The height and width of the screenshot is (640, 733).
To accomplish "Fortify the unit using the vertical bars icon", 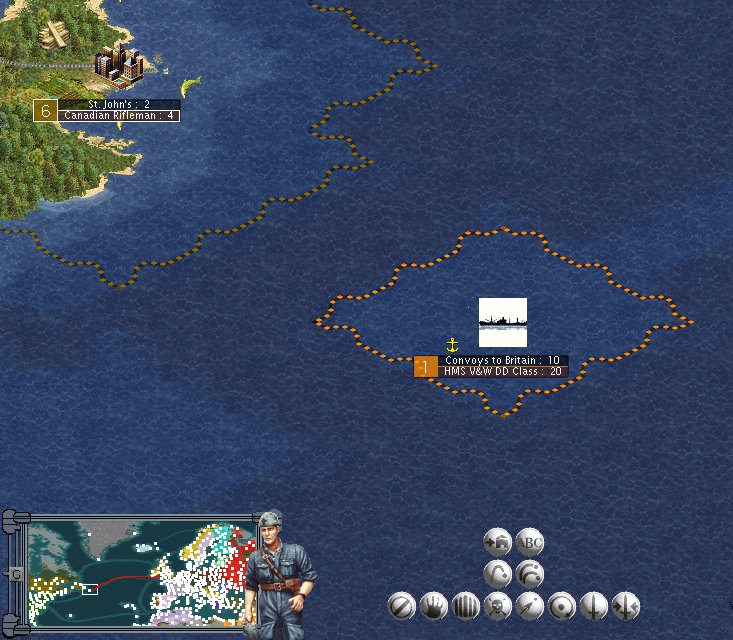I will tap(465, 605).
